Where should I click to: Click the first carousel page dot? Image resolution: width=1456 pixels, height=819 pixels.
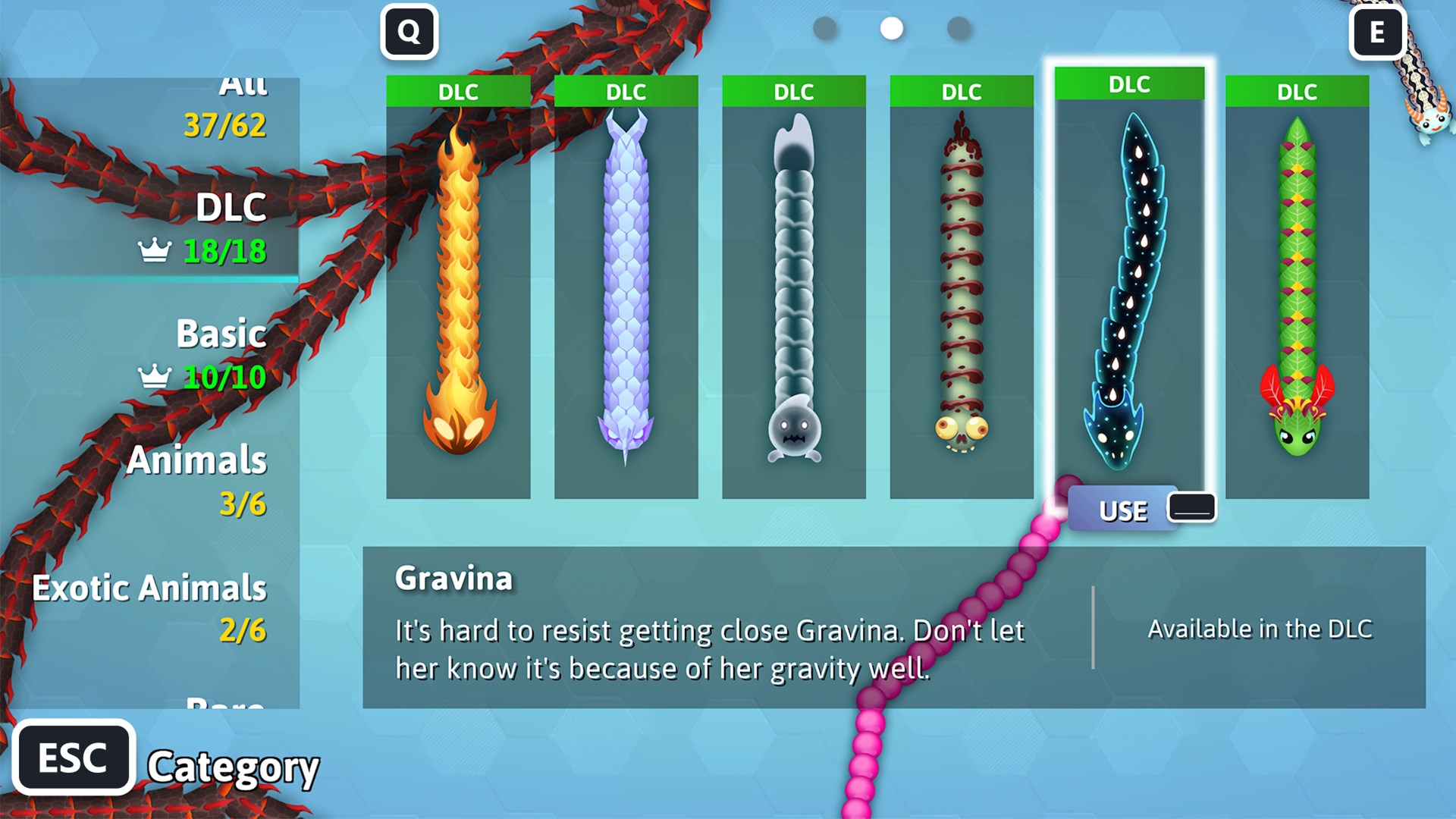pos(824,30)
